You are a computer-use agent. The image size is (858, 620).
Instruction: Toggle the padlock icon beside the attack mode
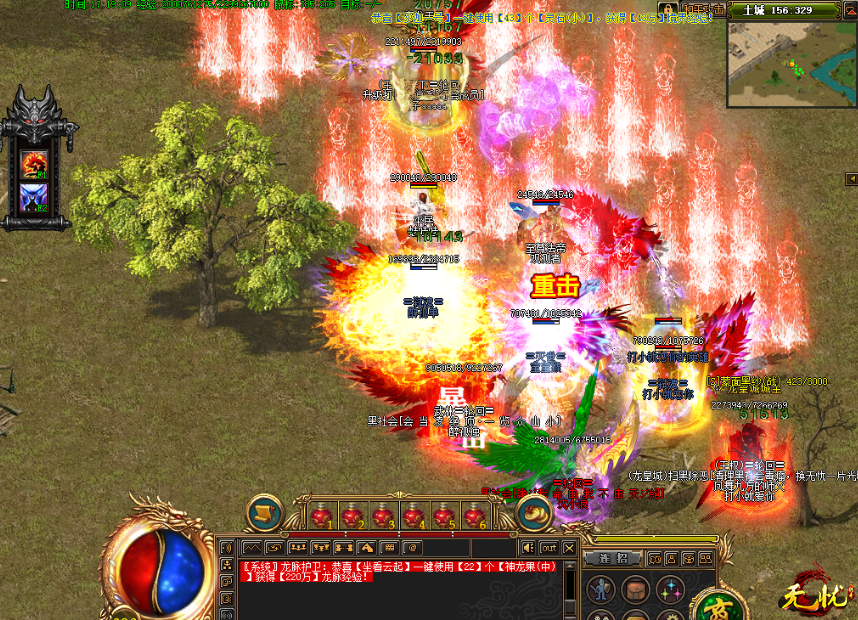pyautogui.click(x=665, y=9)
